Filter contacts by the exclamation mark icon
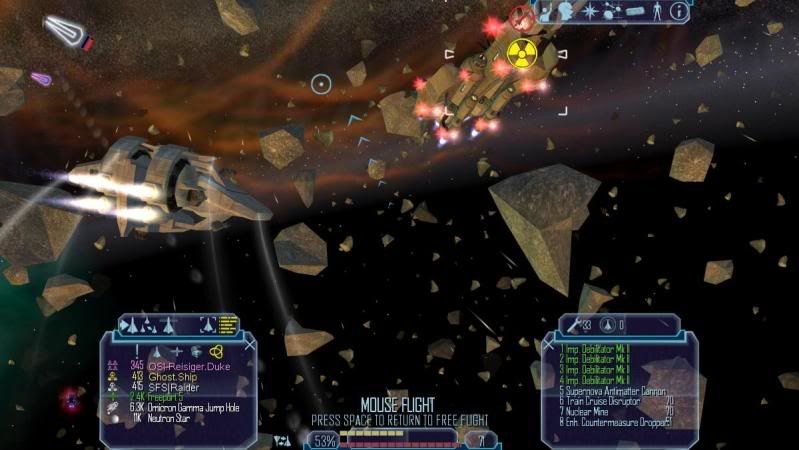The width and height of the screenshot is (799, 450). click(x=137, y=352)
